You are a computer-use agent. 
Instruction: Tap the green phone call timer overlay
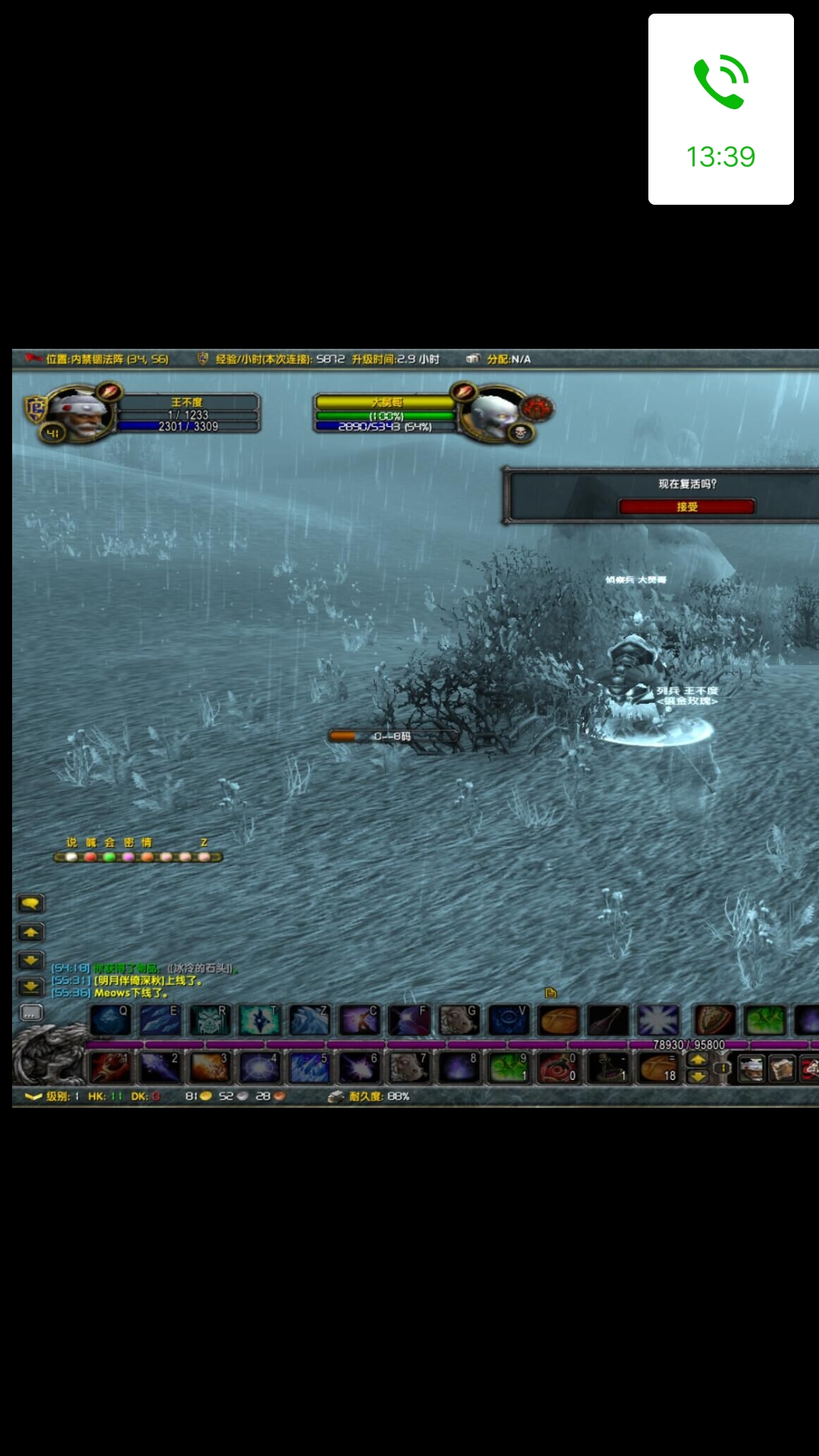720,109
